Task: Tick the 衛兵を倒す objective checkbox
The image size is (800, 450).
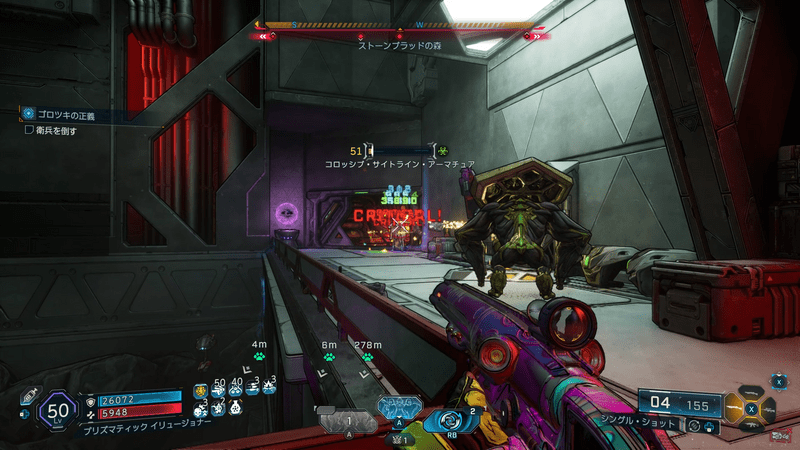Action: [29, 130]
